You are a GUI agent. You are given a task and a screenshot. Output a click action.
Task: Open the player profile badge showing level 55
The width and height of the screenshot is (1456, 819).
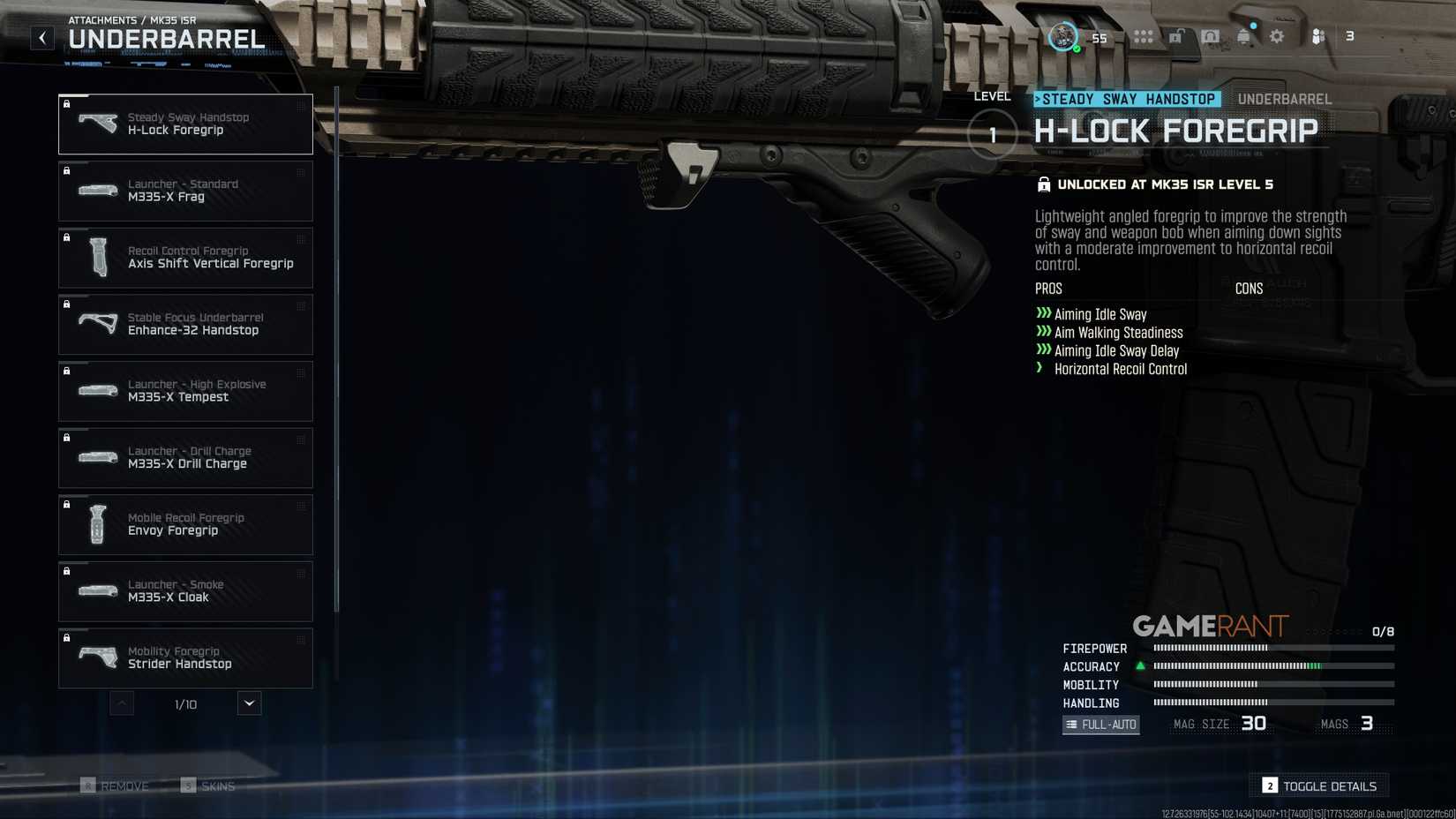(1063, 36)
